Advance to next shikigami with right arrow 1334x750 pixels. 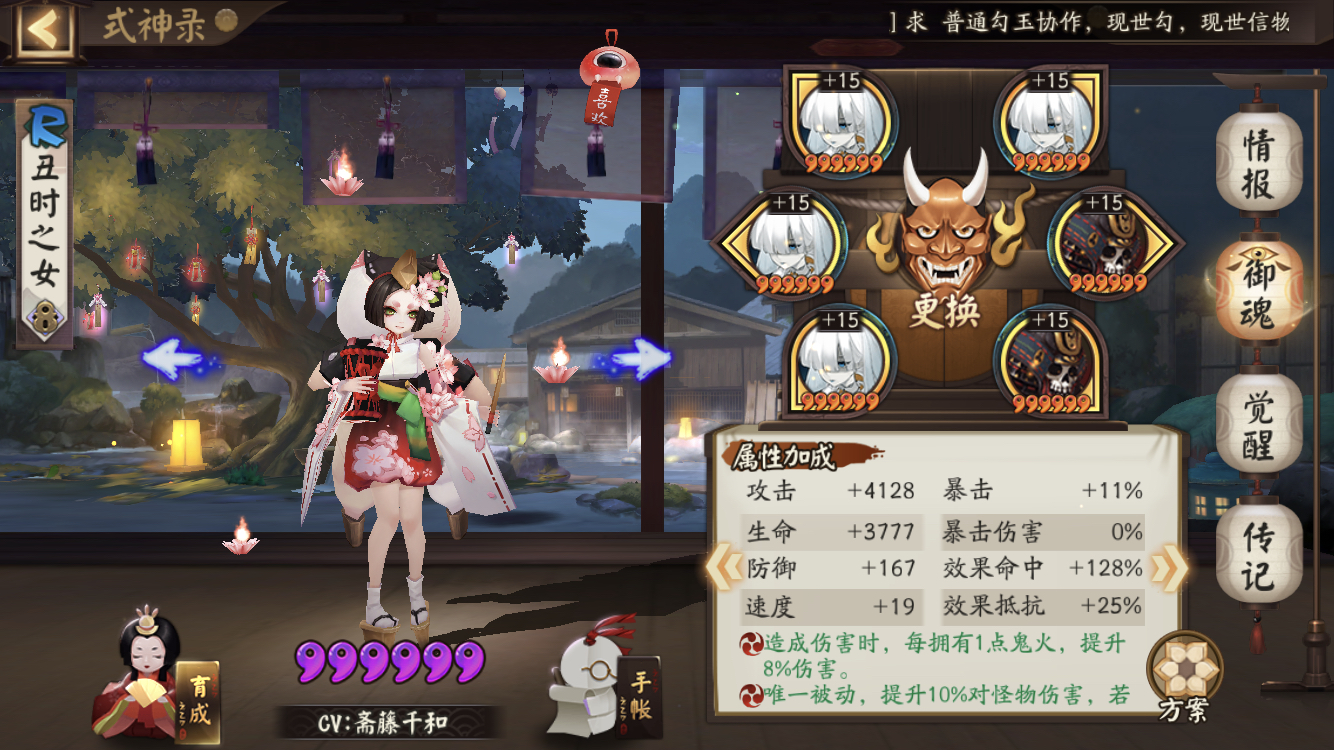point(647,360)
